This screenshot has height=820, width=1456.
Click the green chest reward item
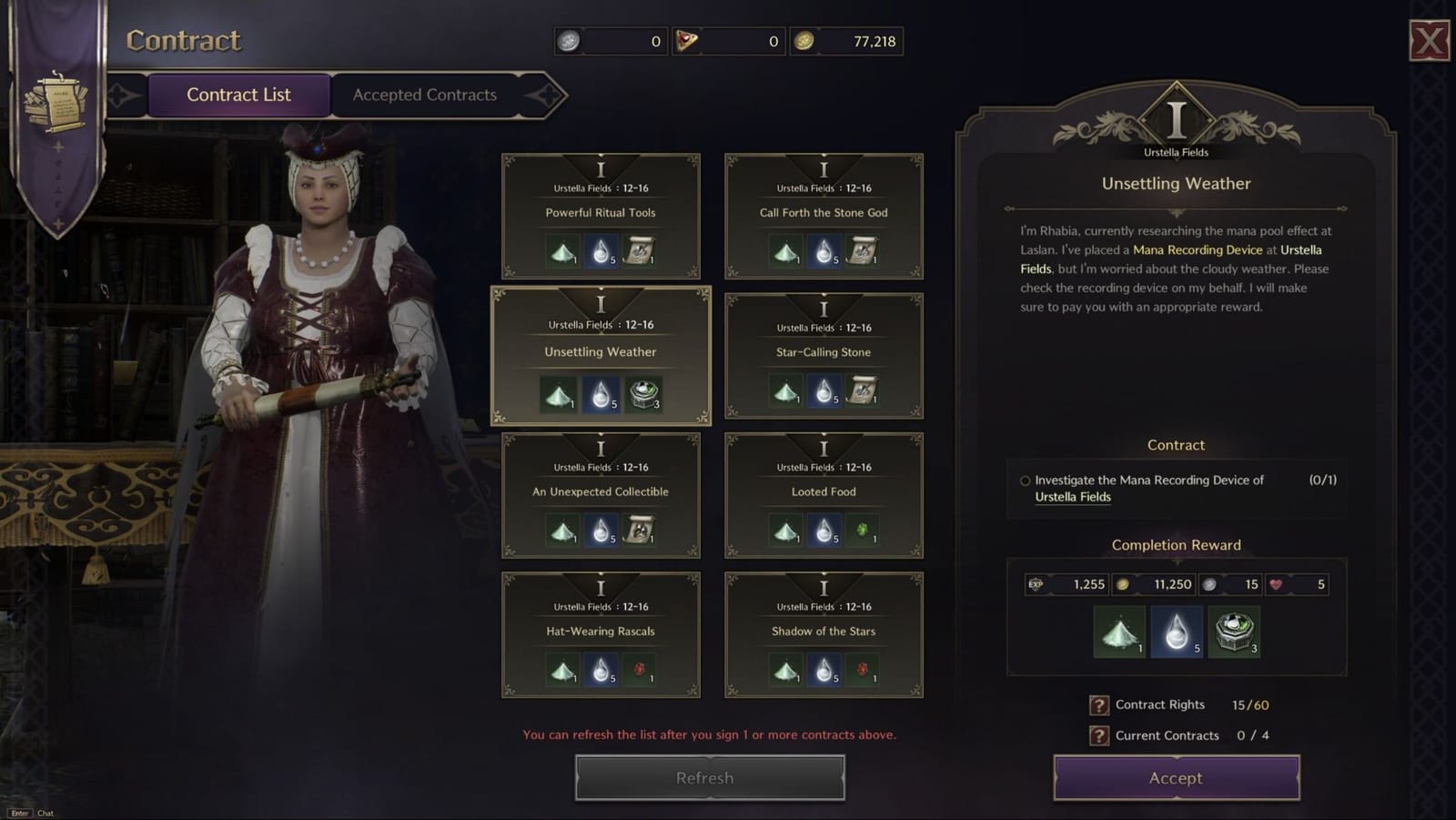coord(1234,632)
